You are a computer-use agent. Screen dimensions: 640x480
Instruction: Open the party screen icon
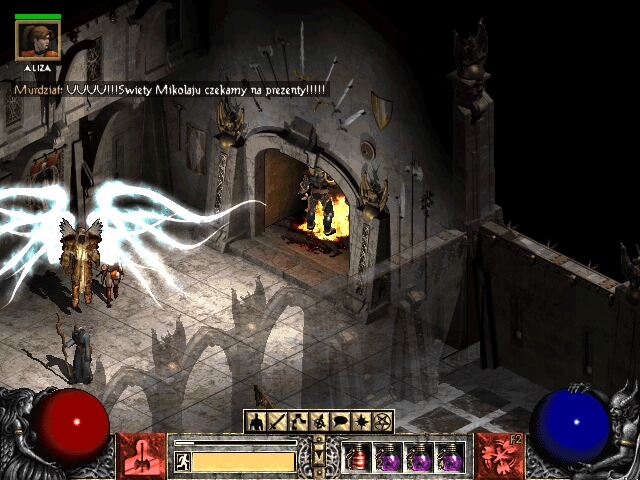point(319,422)
